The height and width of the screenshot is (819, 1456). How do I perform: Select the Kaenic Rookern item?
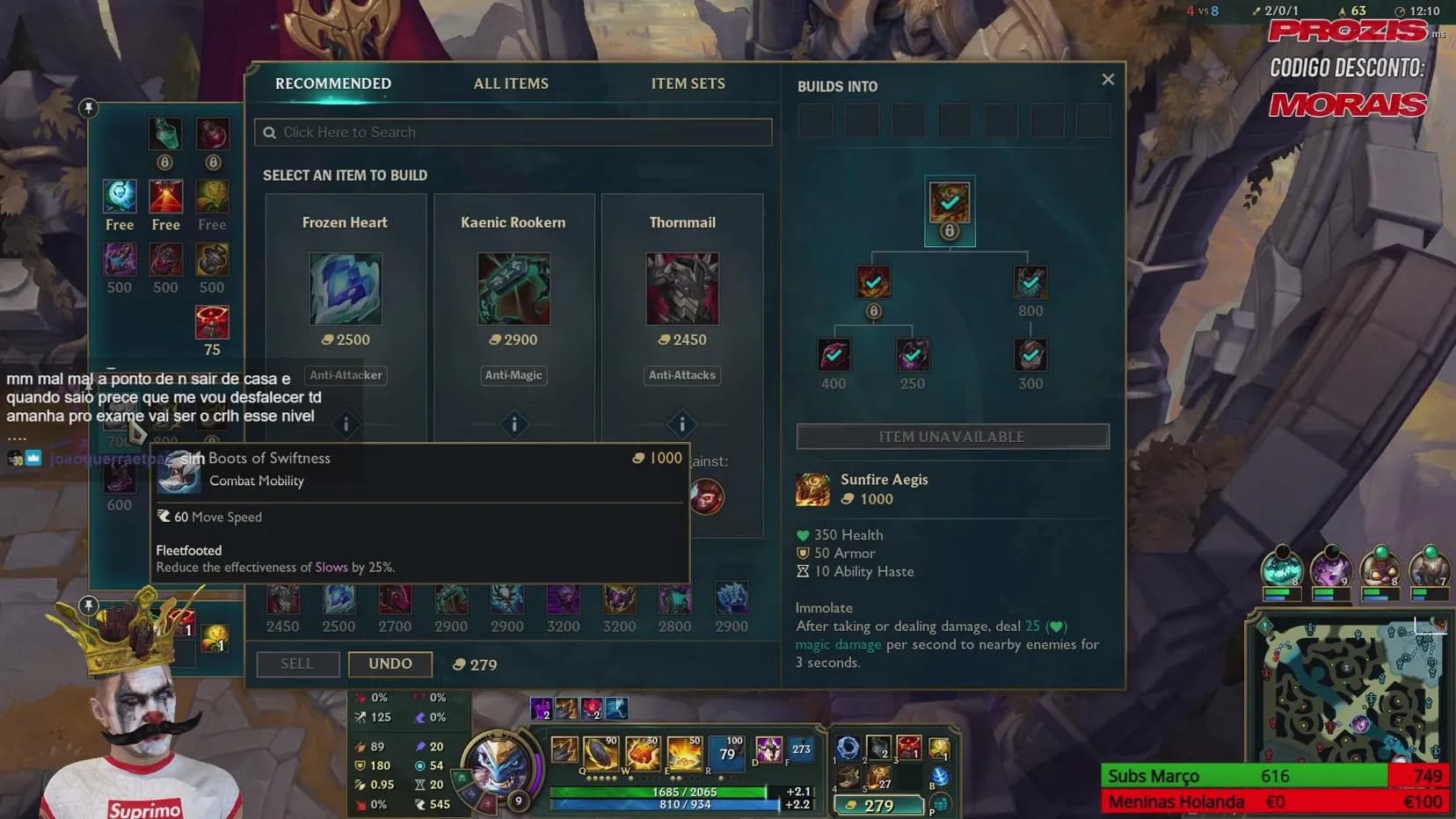pyautogui.click(x=513, y=288)
